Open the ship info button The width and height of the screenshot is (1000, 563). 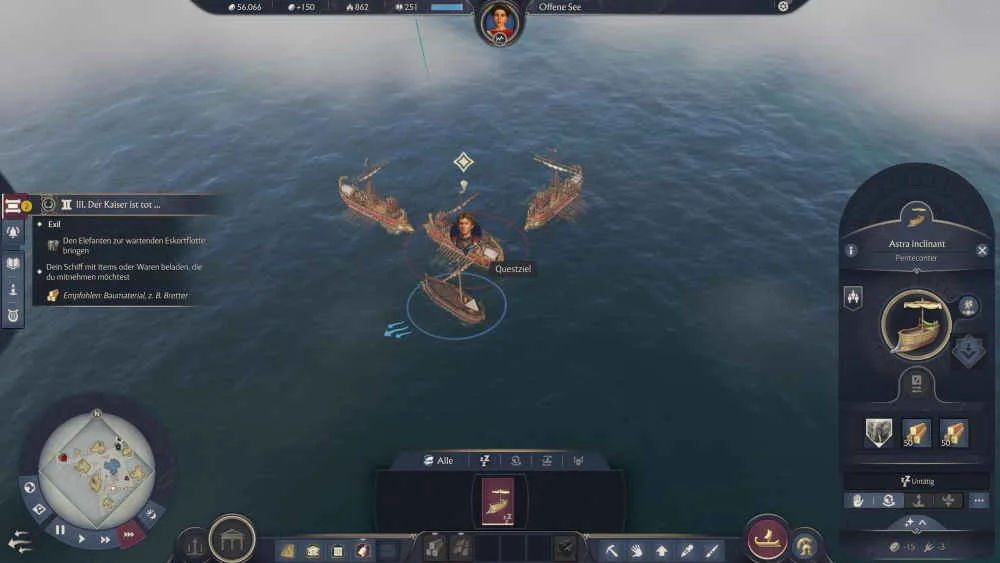(x=851, y=251)
